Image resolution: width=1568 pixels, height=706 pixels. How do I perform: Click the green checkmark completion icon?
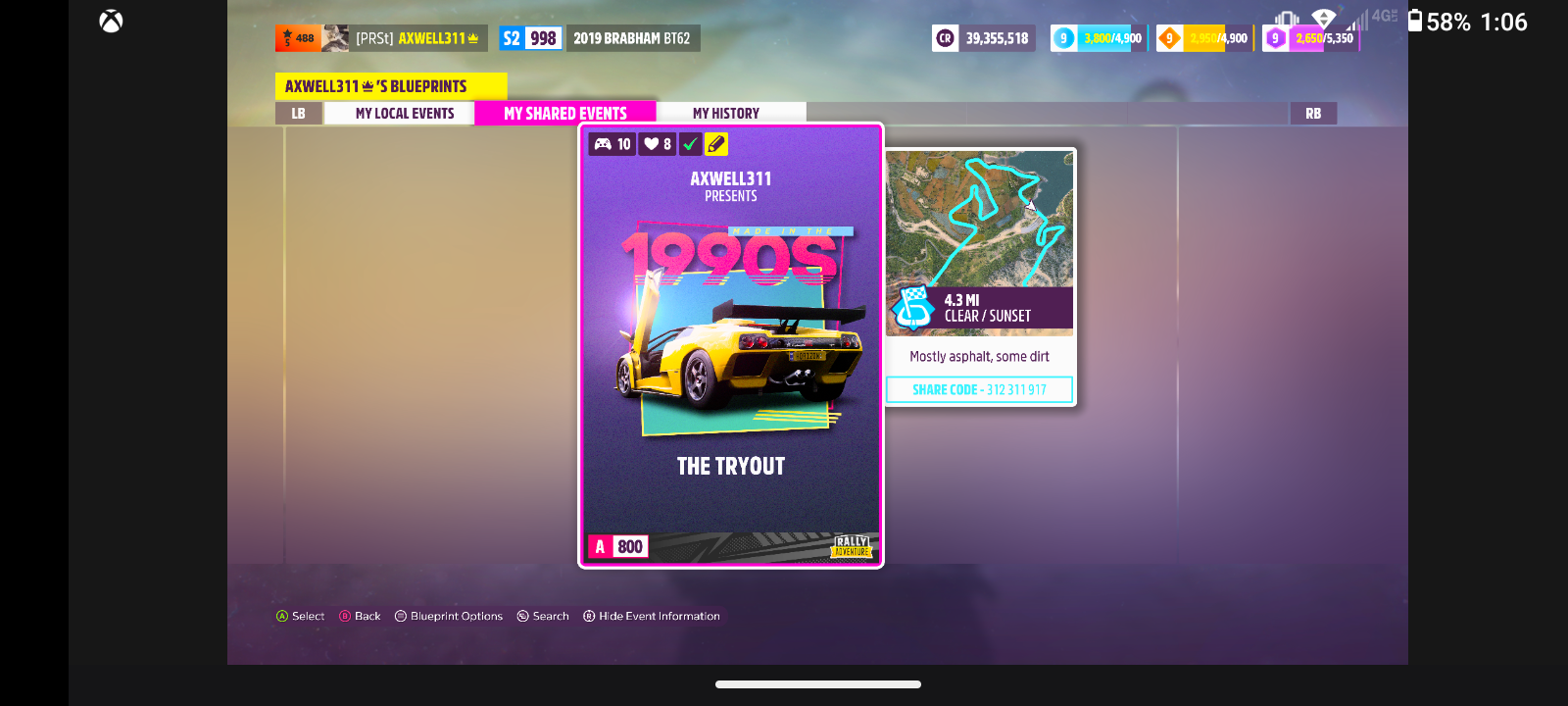690,144
